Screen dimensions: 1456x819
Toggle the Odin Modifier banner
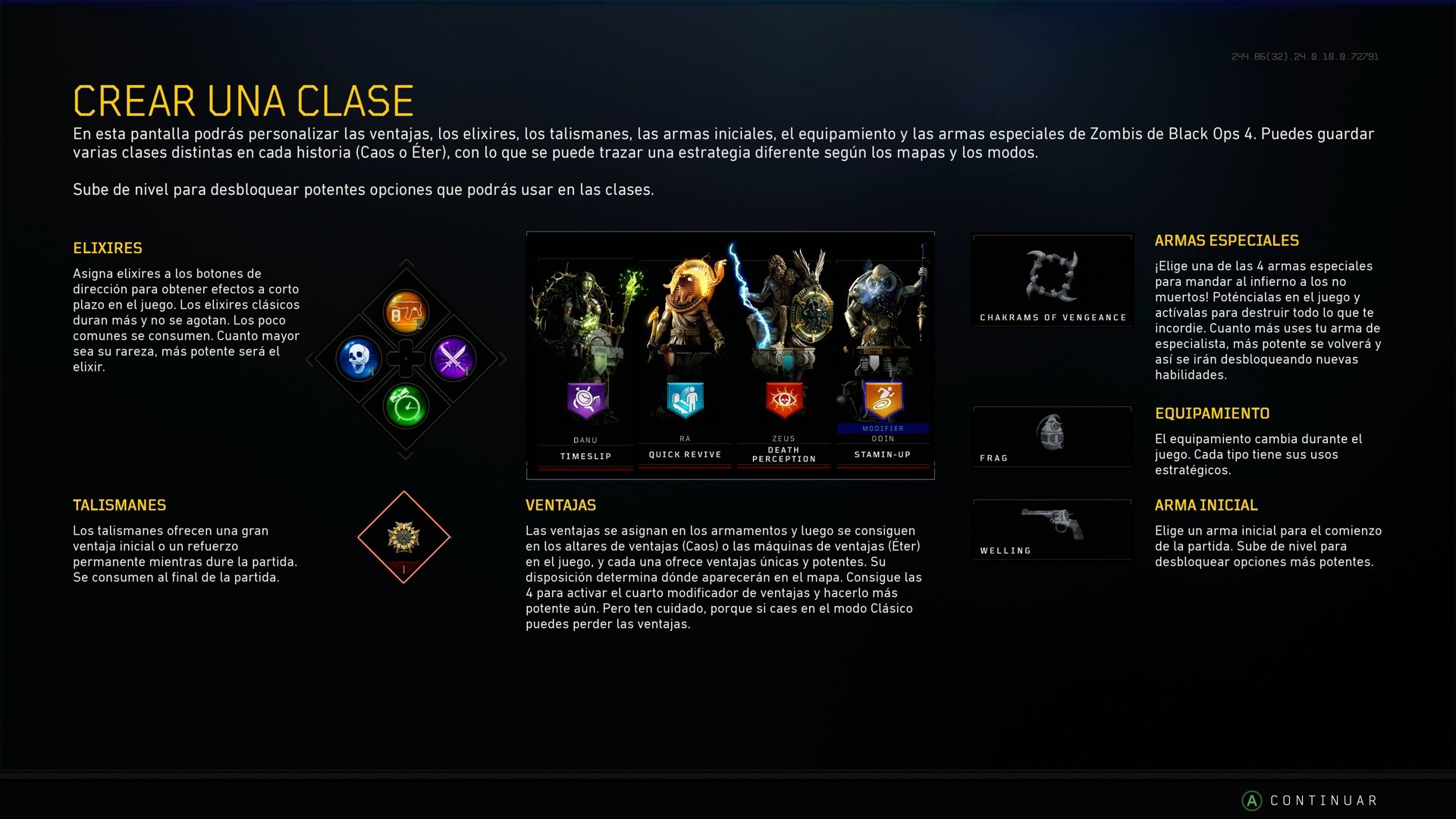[882, 427]
